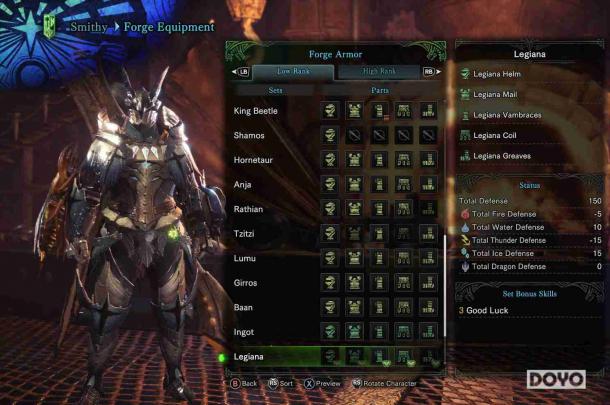Switch to the Low Rank tab
The height and width of the screenshot is (405, 610).
coord(293,72)
